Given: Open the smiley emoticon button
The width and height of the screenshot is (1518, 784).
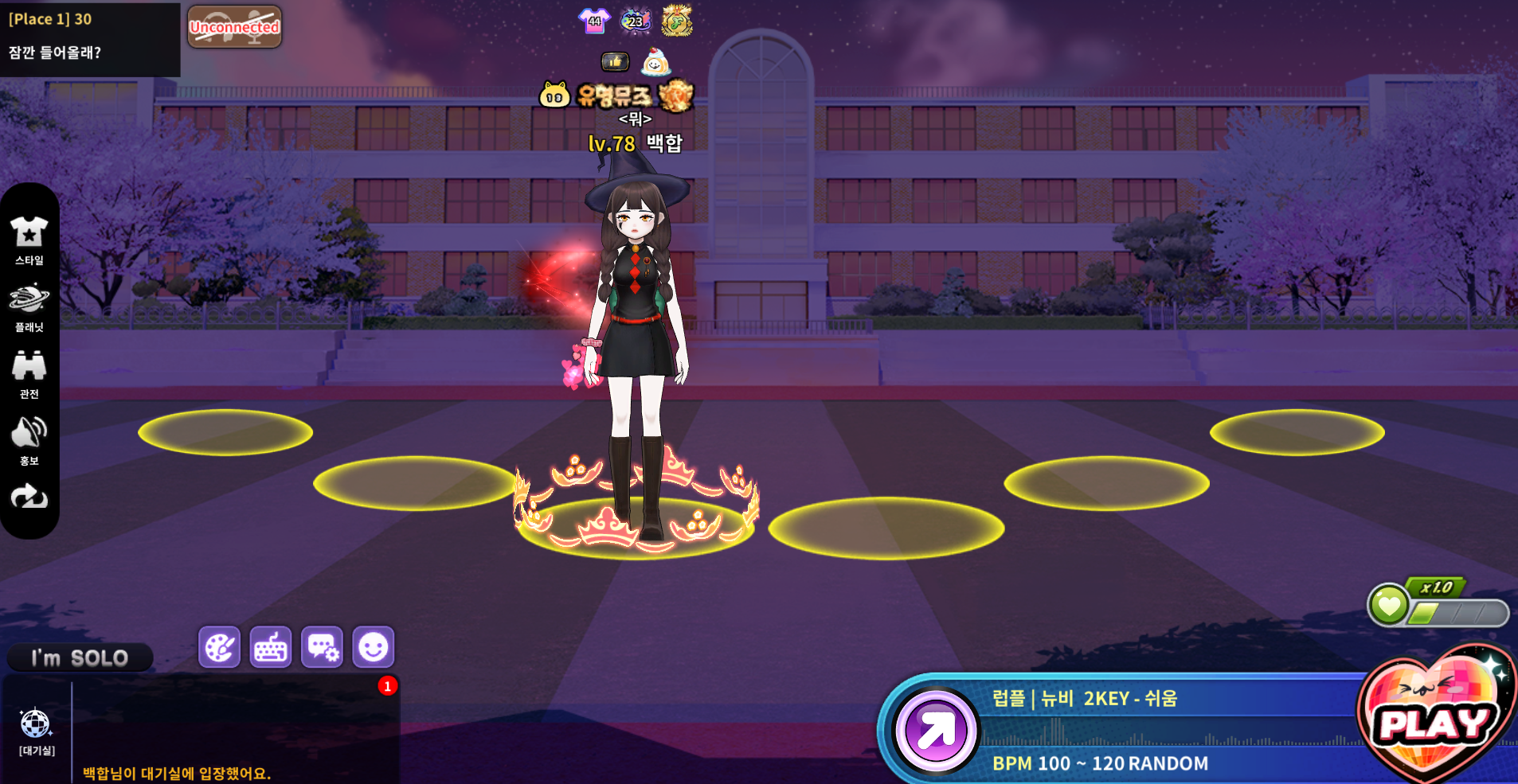Looking at the screenshot, I should click(374, 647).
